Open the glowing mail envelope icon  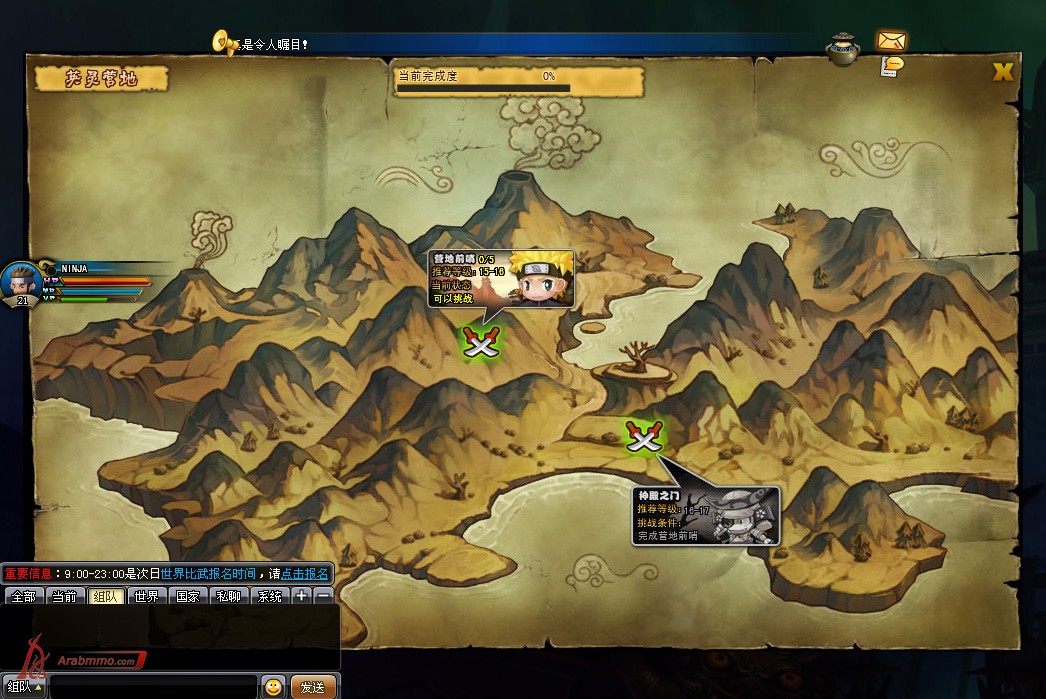click(891, 40)
